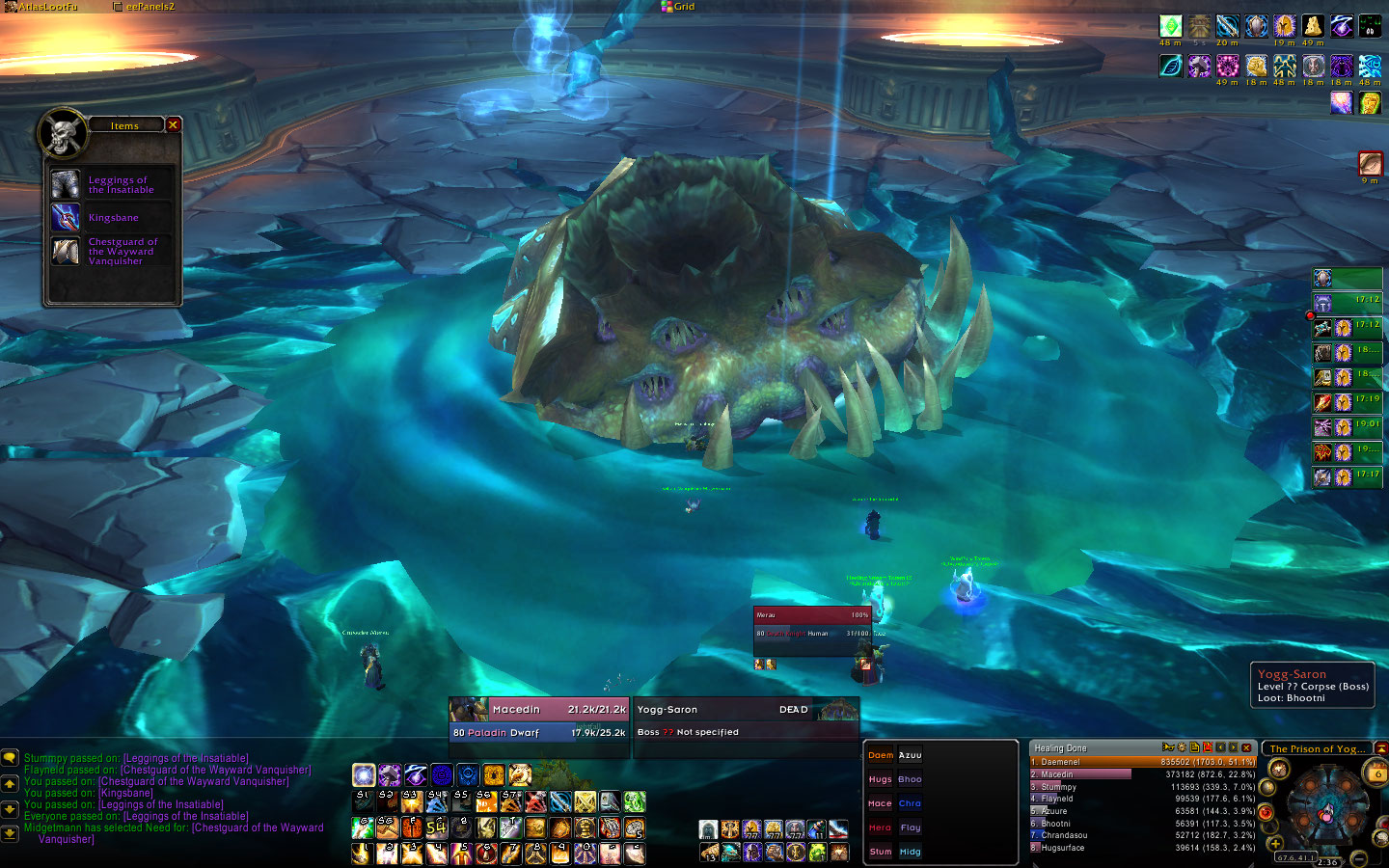
Task: Click The Prison of Yogg-Saron zone label
Action: [1317, 748]
